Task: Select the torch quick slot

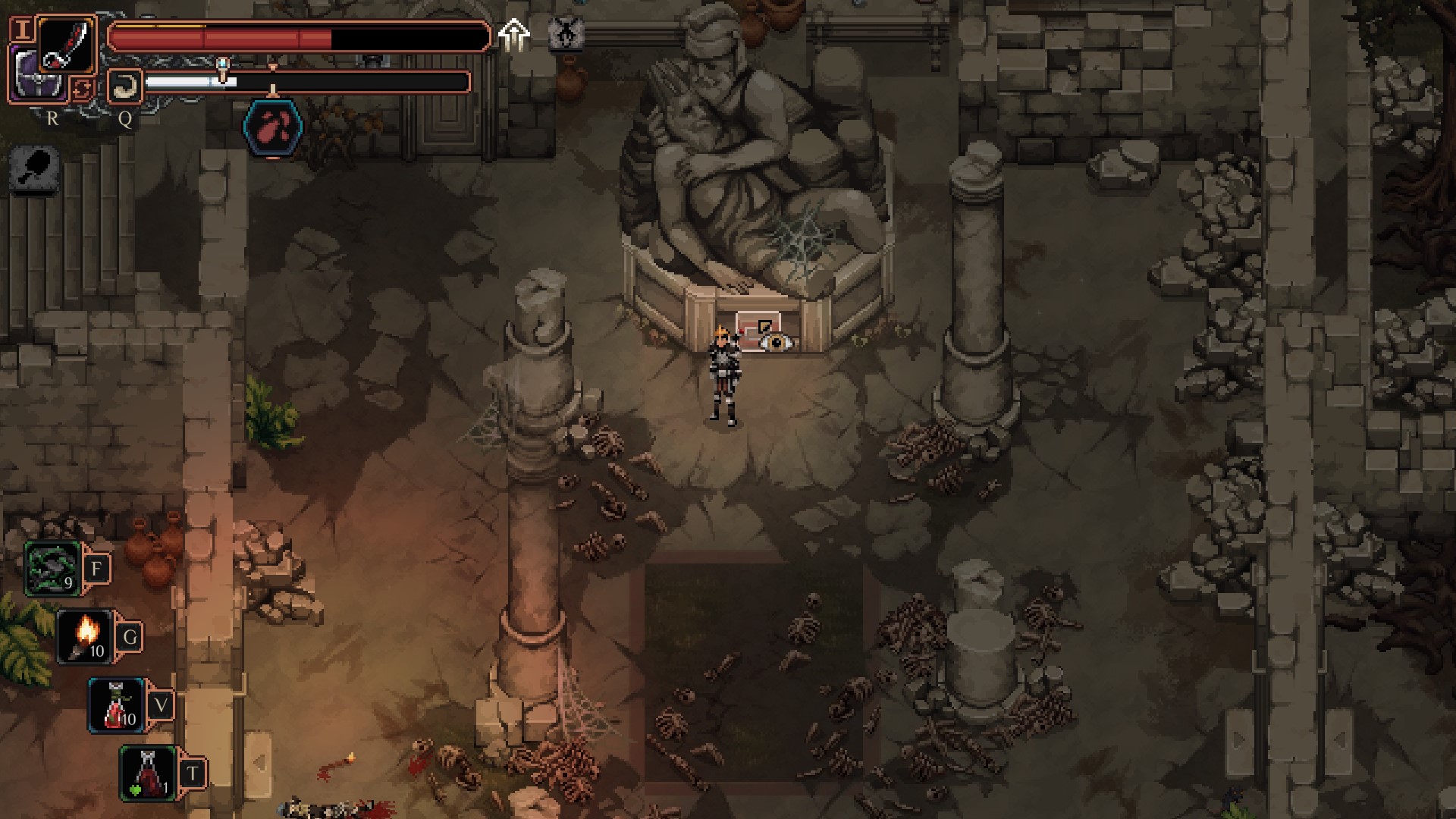Action: tap(86, 636)
